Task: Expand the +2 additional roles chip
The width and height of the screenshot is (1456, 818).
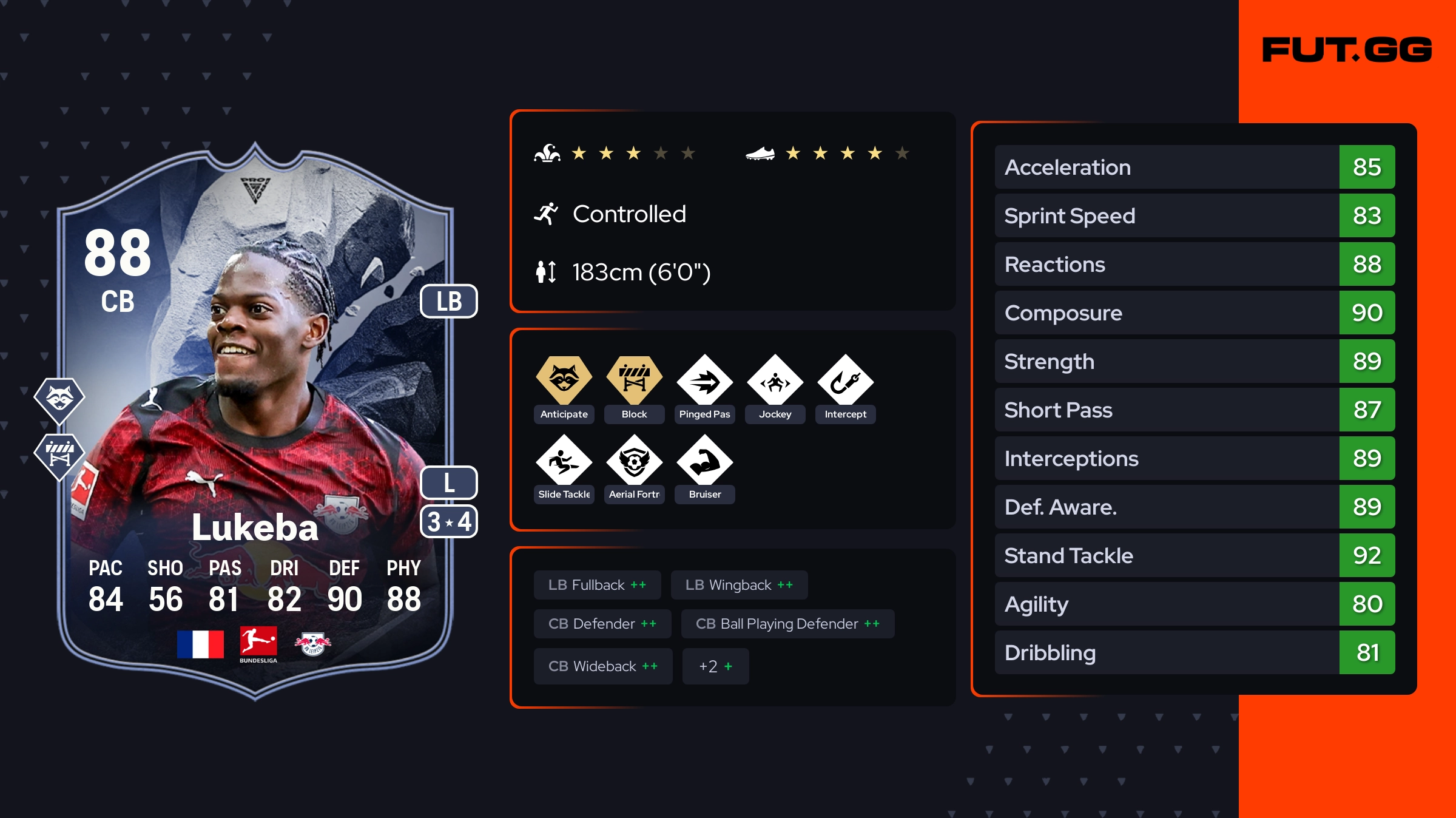Action: coord(715,666)
